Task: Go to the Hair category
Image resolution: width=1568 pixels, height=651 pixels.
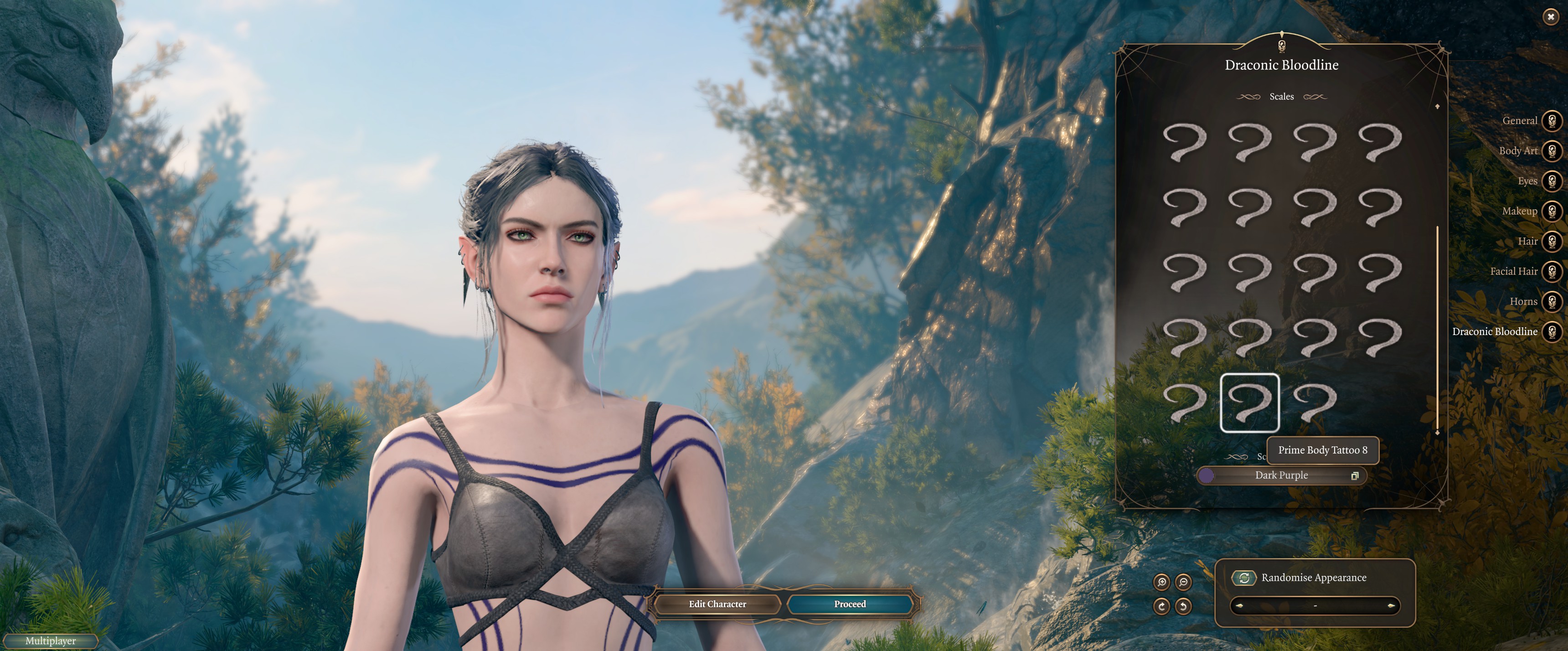Action: [x=1552, y=241]
